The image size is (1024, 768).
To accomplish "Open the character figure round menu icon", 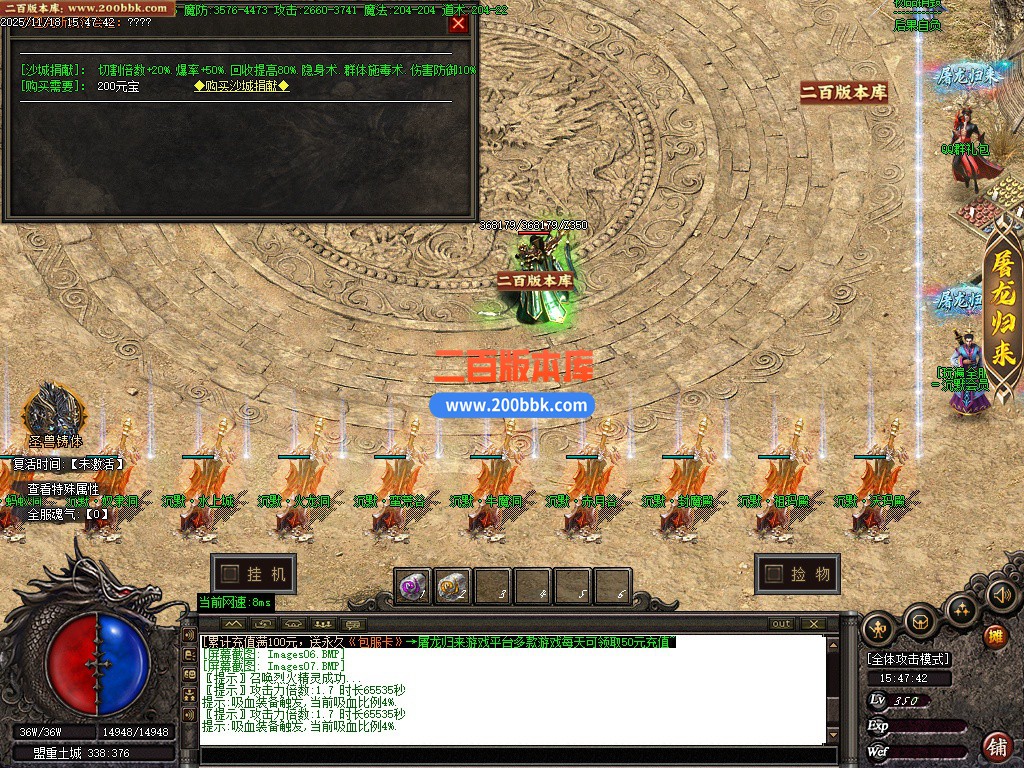I will click(880, 627).
